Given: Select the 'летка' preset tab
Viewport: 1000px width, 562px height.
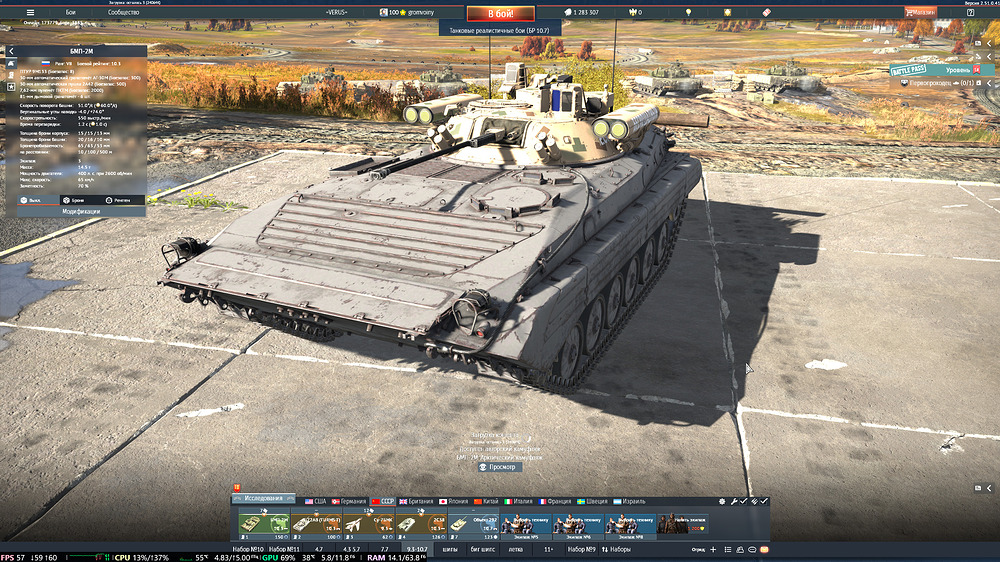Looking at the screenshot, I should 516,549.
